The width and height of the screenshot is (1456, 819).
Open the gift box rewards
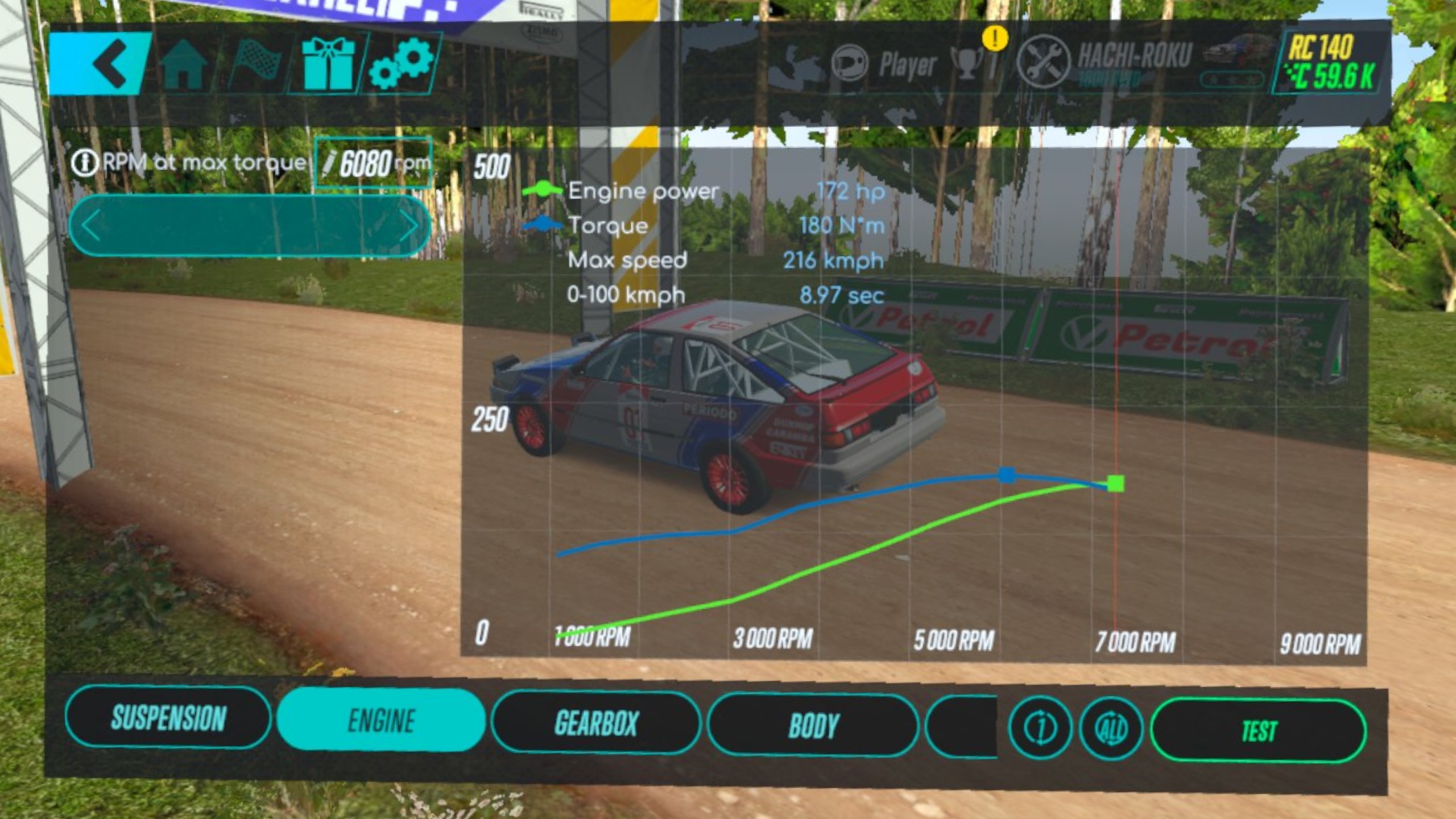(x=328, y=65)
